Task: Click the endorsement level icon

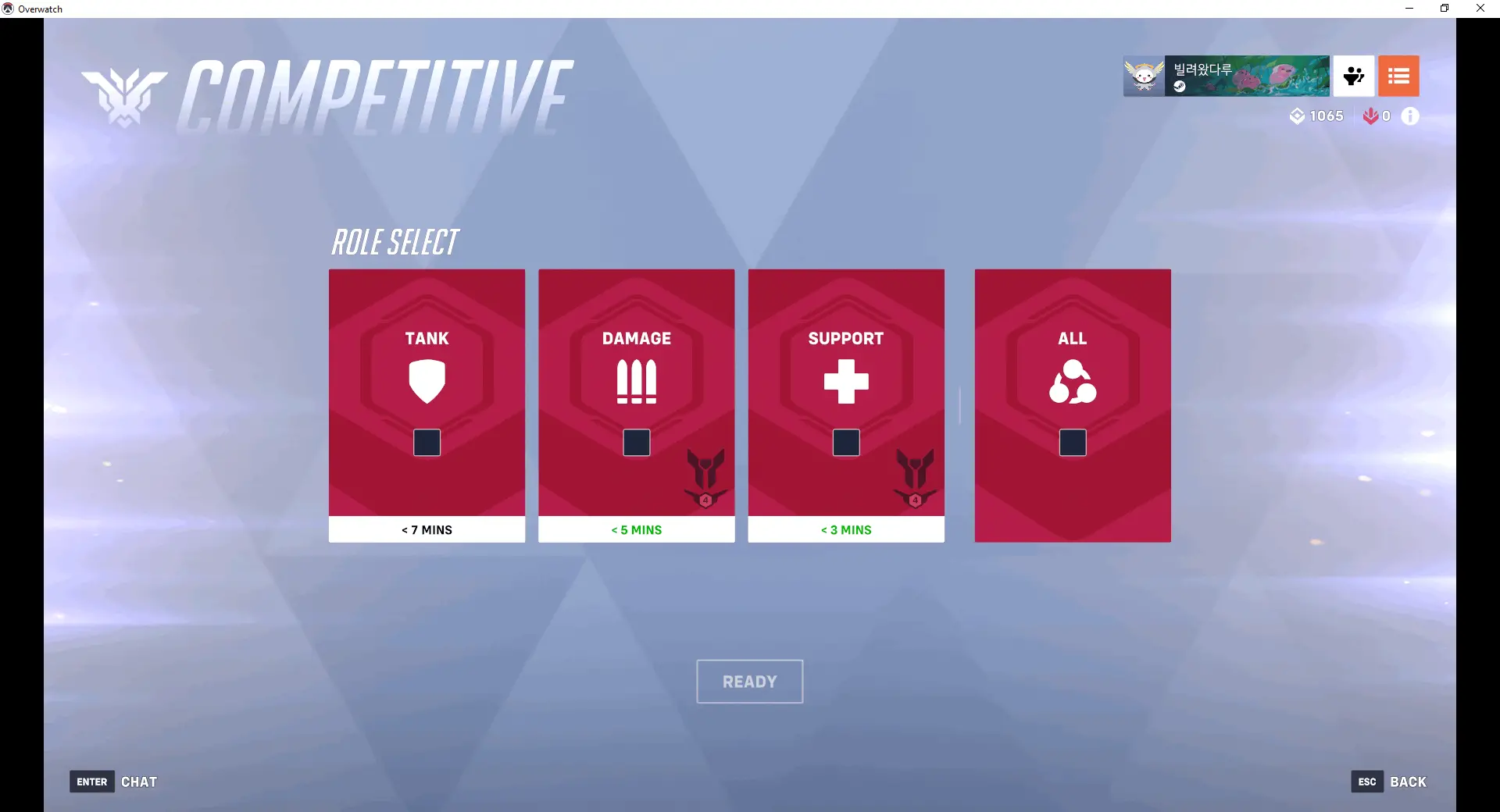Action: coord(1373,116)
